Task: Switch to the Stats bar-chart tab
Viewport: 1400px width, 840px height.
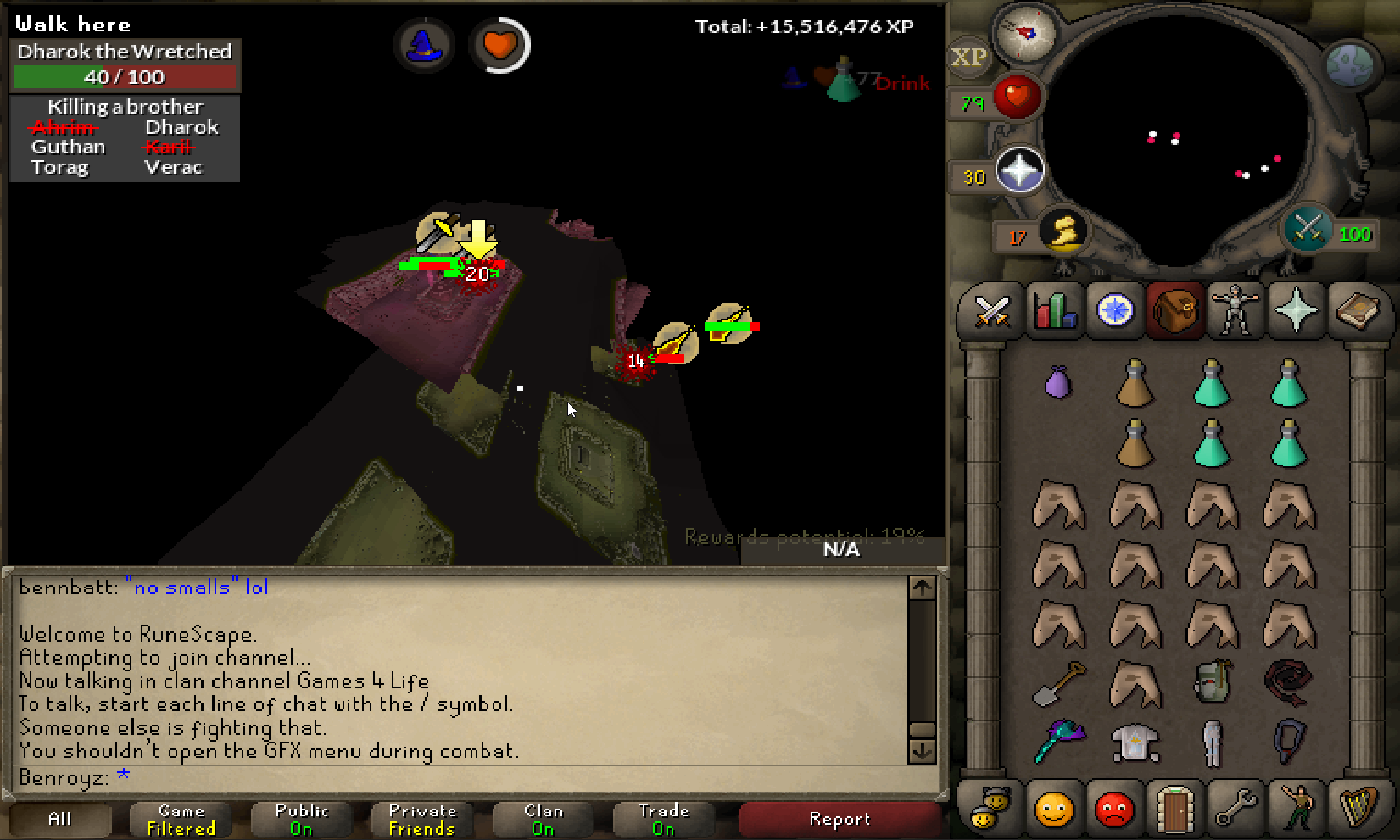Action: click(x=1053, y=311)
